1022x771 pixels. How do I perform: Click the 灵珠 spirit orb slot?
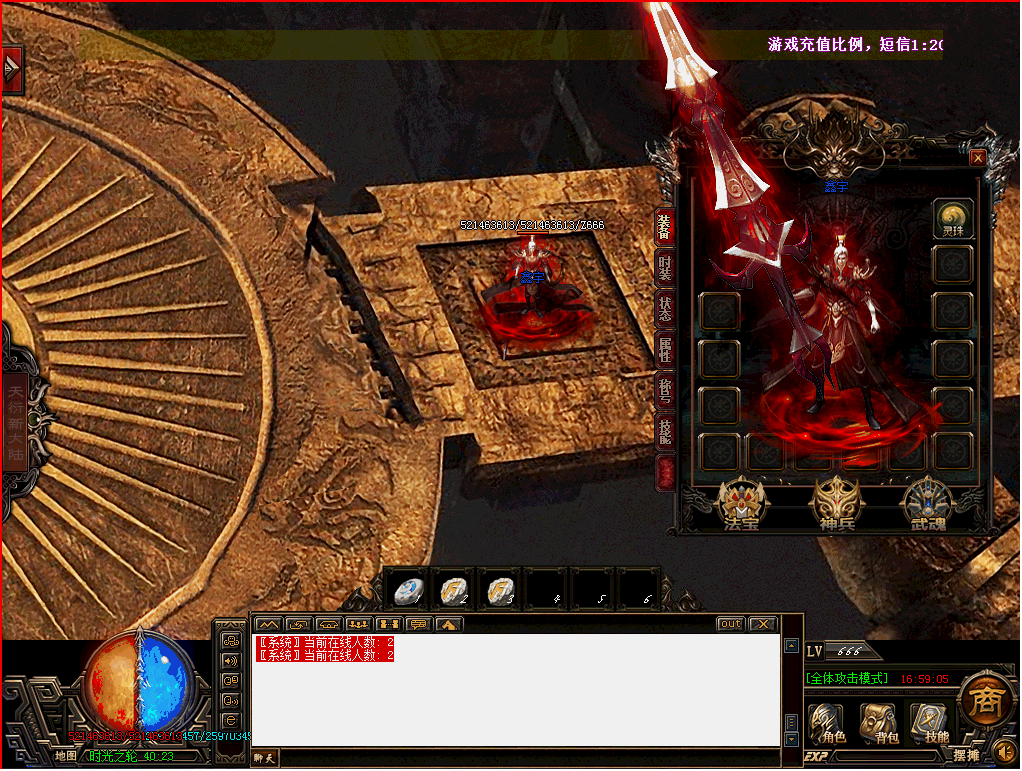(953, 219)
